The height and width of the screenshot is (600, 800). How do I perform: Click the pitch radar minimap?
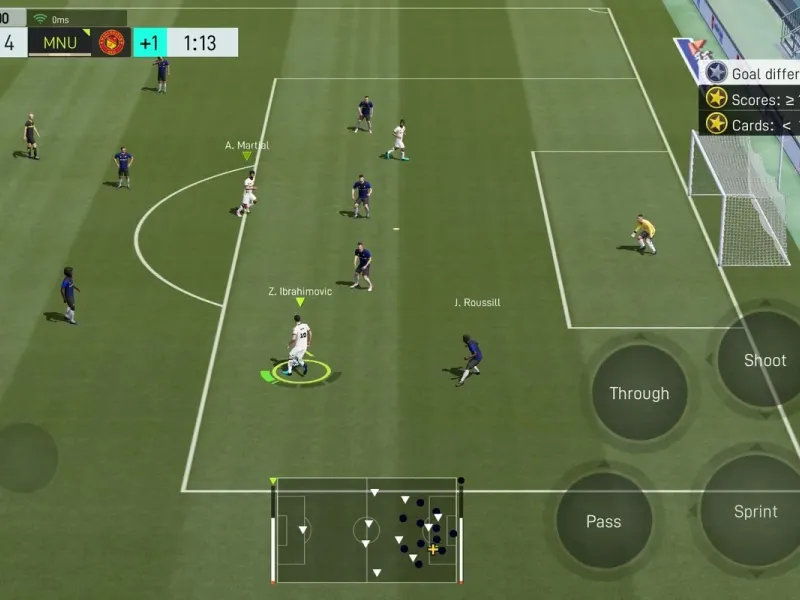367,530
